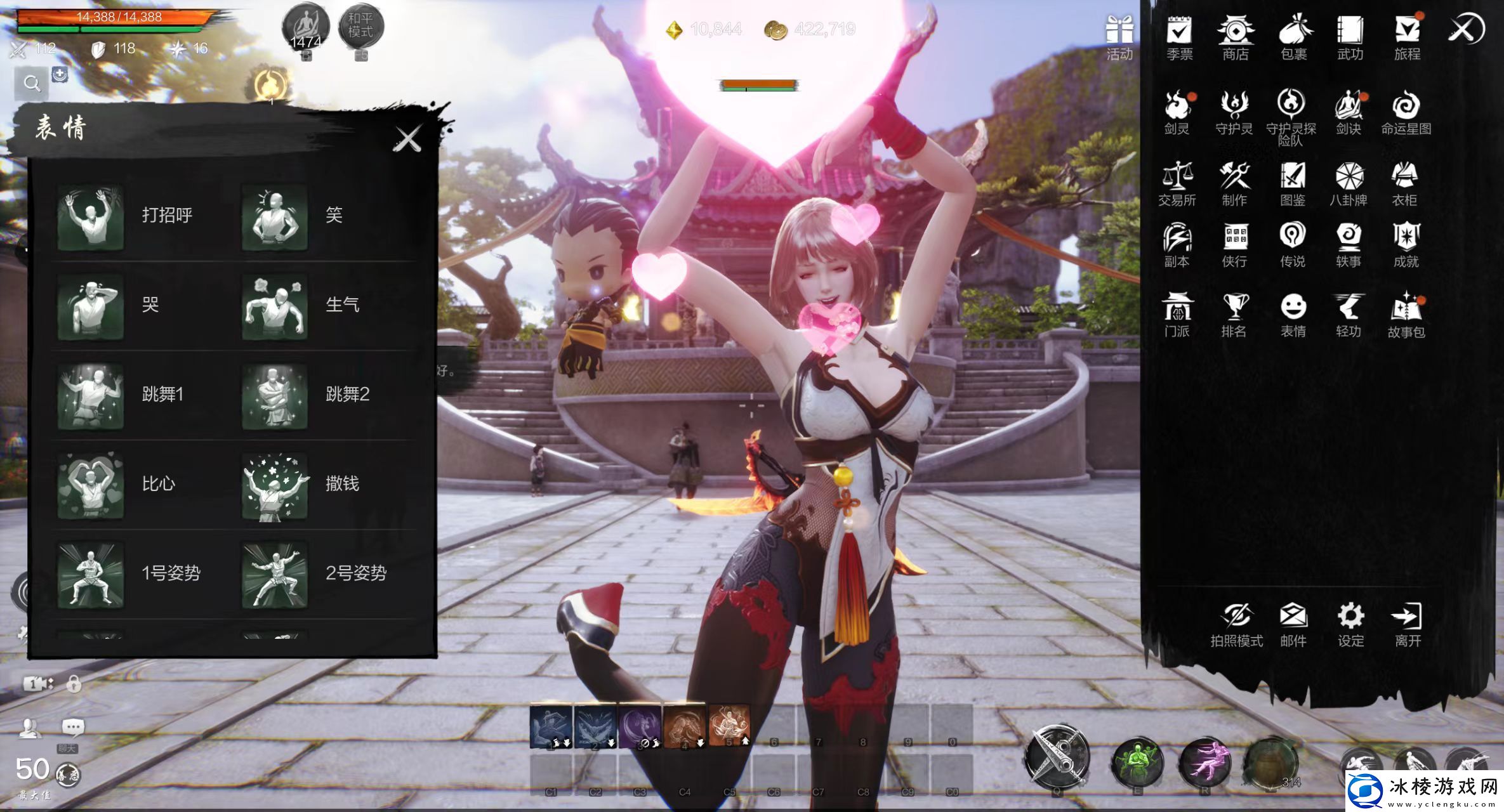Open the 活动 events gift icon

pos(1119,38)
